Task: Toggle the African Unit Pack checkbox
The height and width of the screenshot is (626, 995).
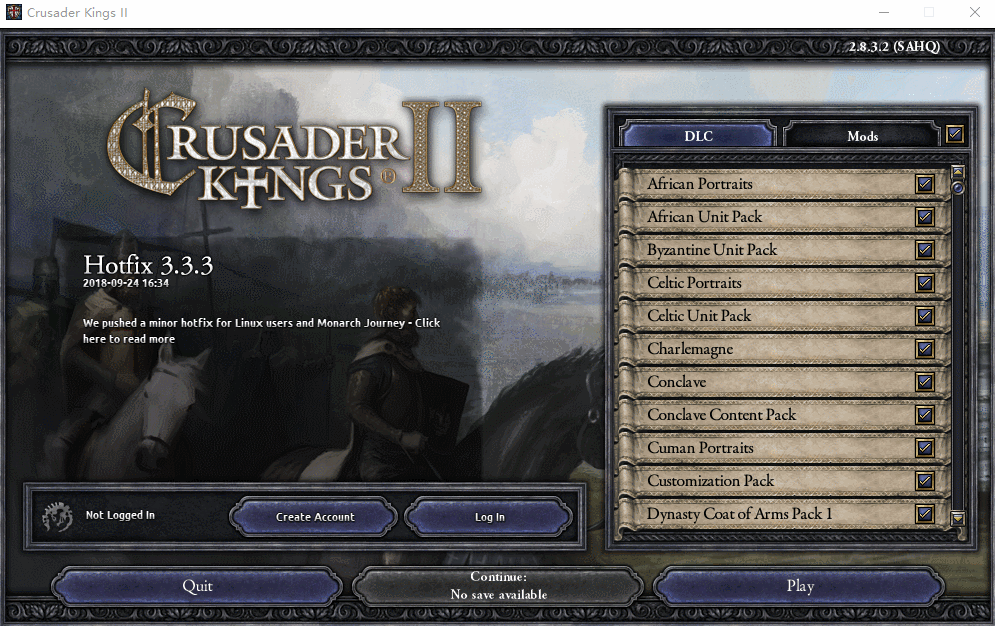Action: point(925,217)
